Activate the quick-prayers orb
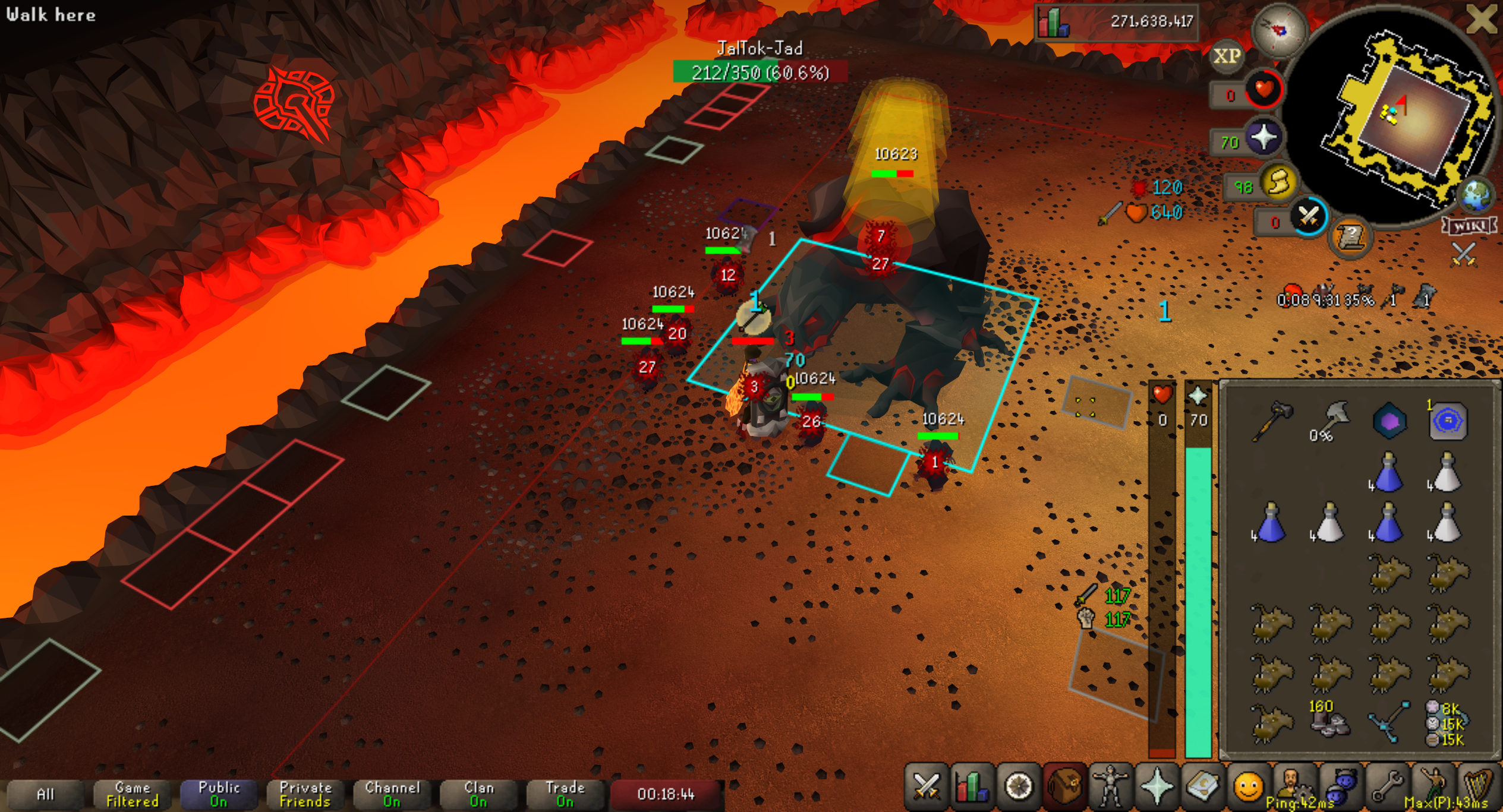This screenshot has height=812, width=1503. coord(1263,138)
